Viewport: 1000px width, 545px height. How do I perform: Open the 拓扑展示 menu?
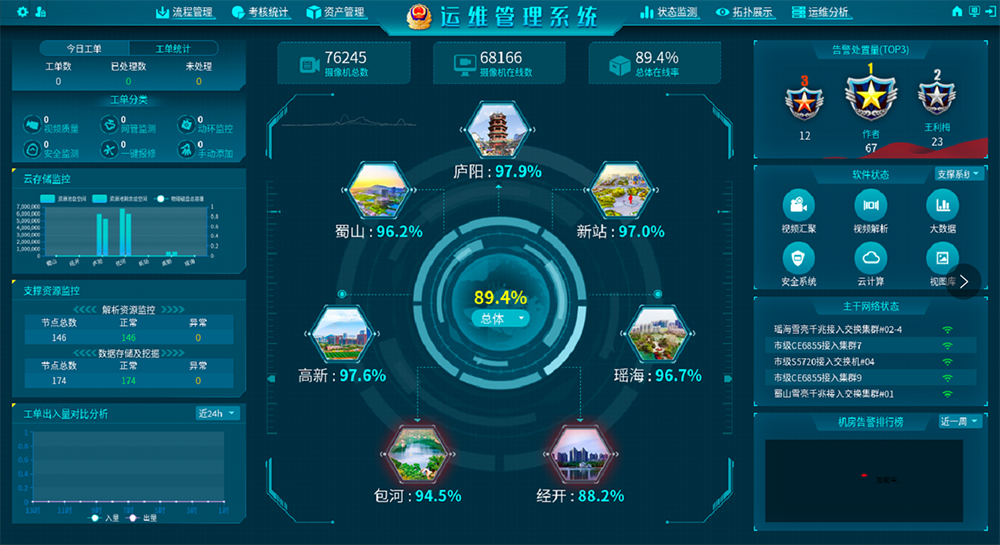744,13
